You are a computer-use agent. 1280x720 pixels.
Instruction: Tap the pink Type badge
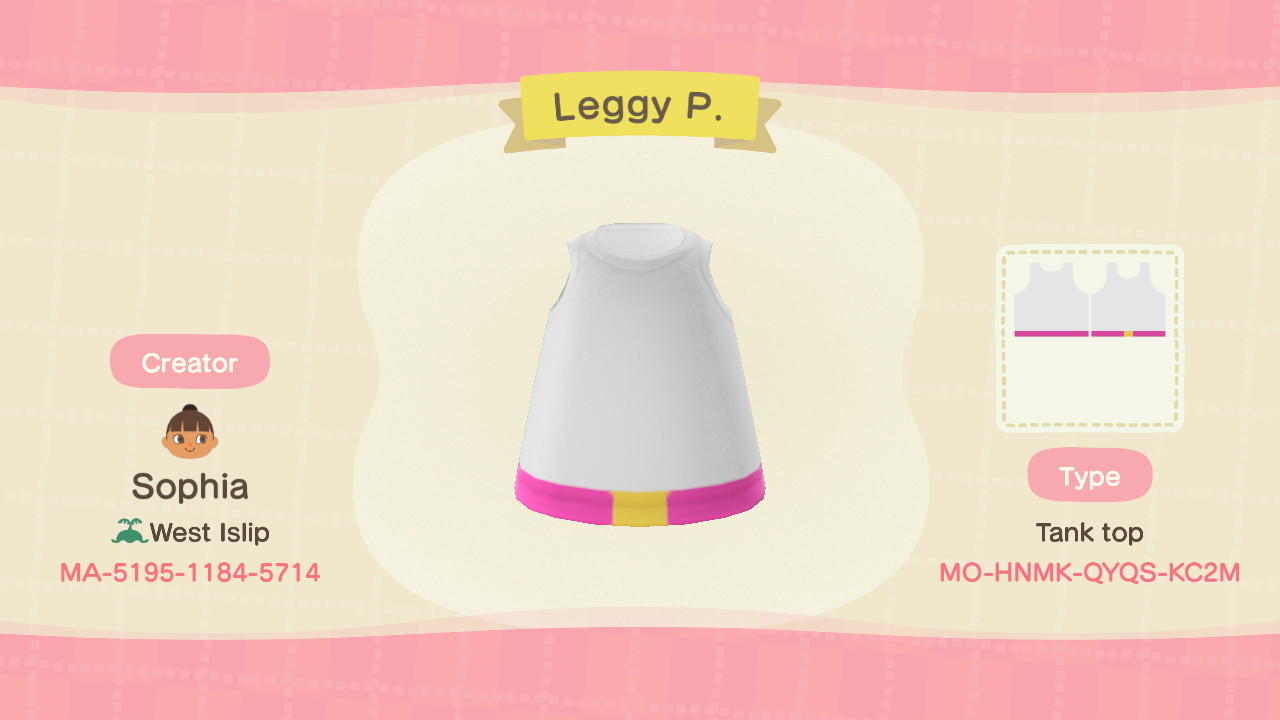tap(1089, 475)
